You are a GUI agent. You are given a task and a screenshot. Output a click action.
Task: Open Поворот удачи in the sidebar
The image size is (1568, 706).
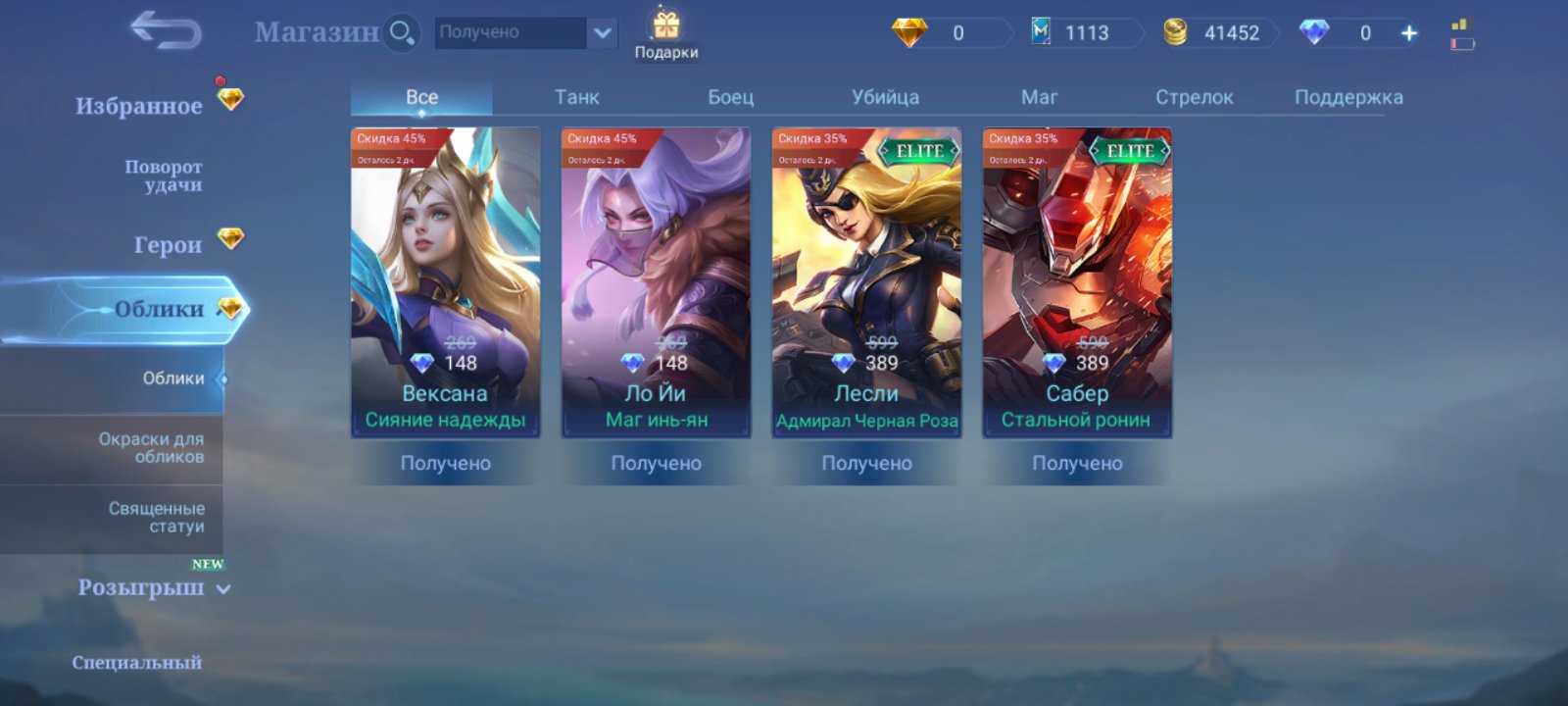click(x=162, y=175)
